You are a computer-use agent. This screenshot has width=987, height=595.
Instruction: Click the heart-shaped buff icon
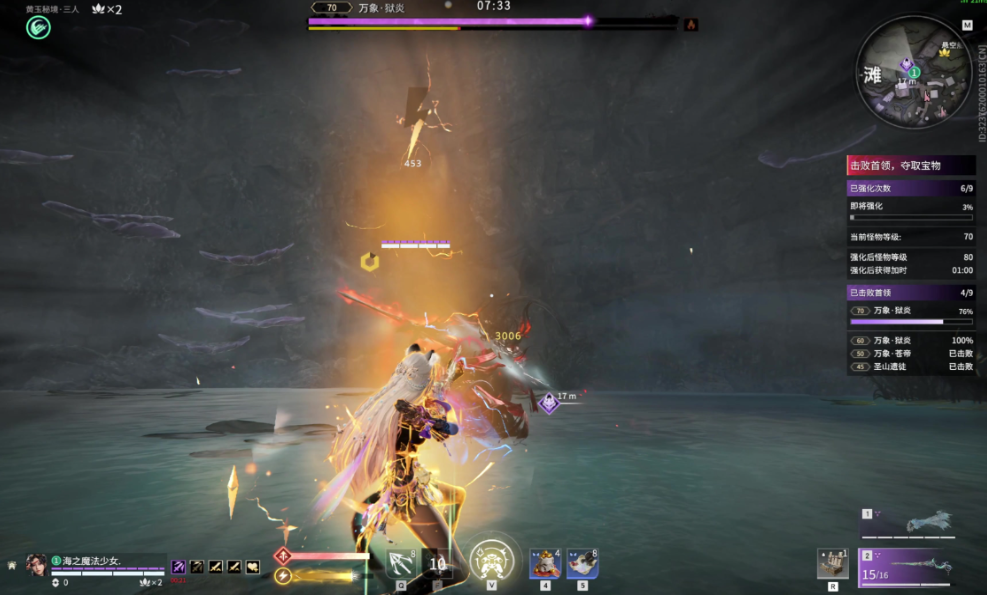pos(253,566)
